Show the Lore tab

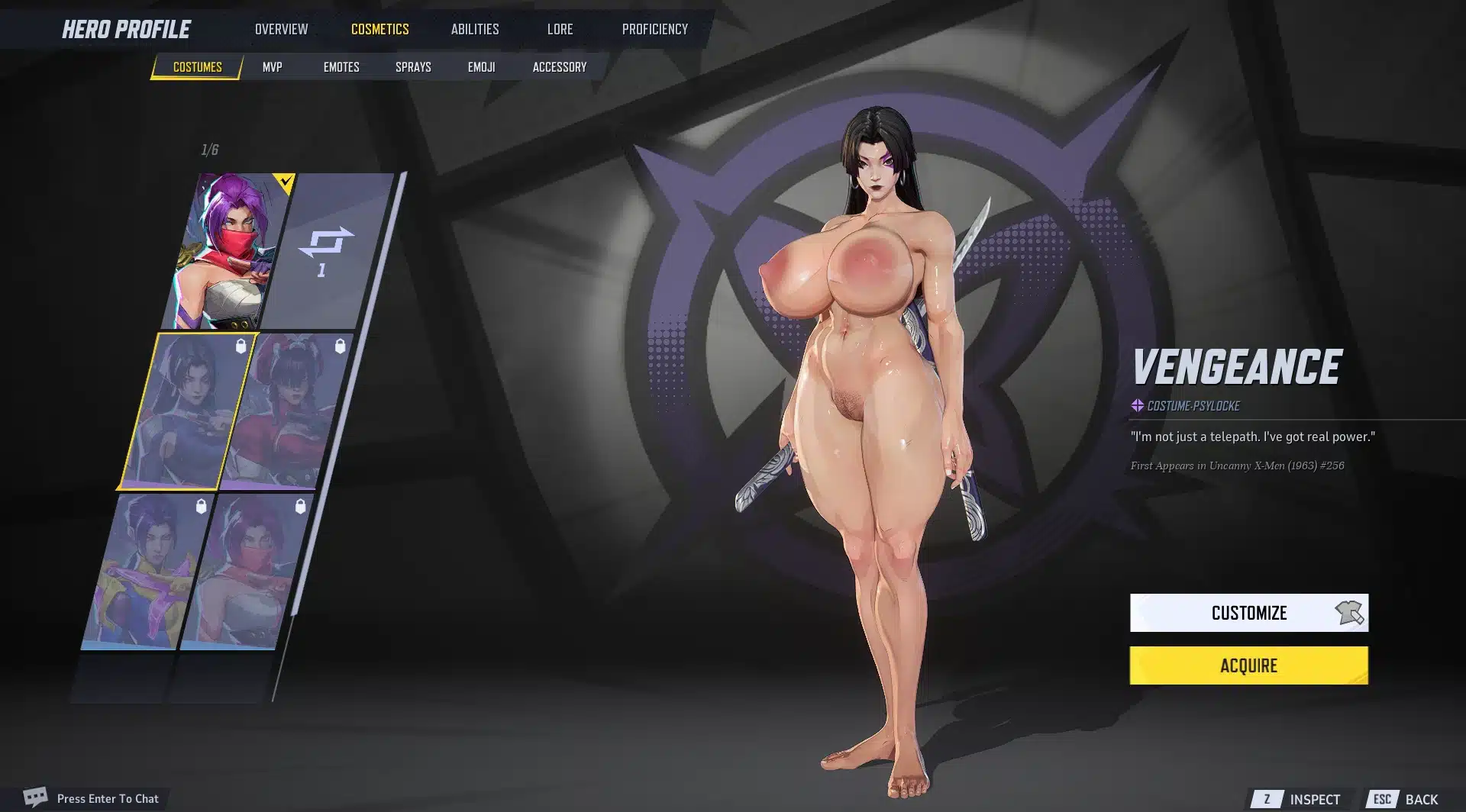tap(560, 29)
